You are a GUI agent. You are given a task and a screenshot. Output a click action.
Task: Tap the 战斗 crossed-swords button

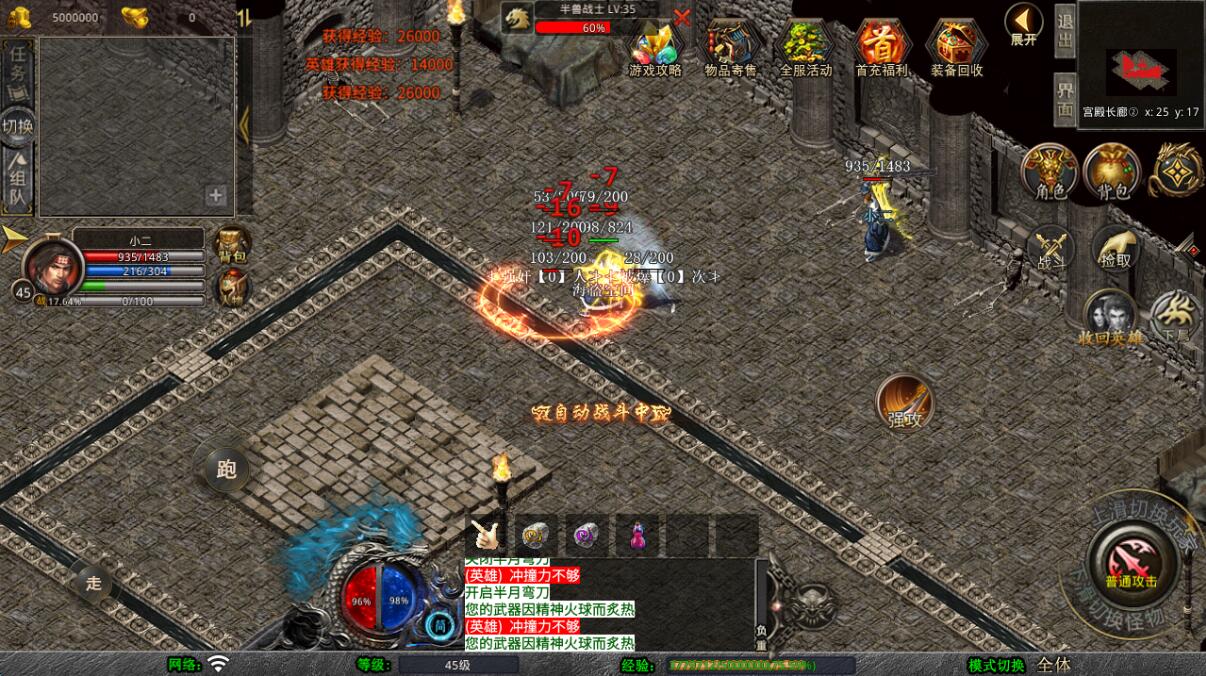1049,249
